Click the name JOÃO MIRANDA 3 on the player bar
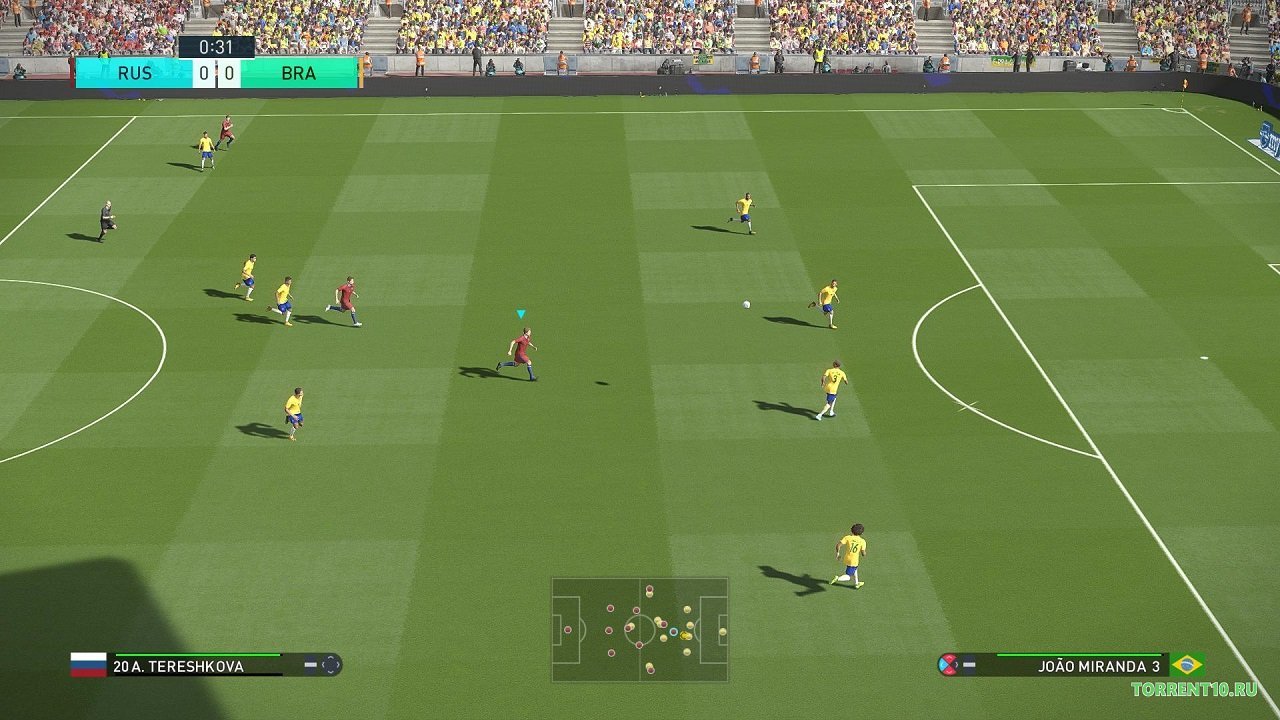 tap(1100, 665)
